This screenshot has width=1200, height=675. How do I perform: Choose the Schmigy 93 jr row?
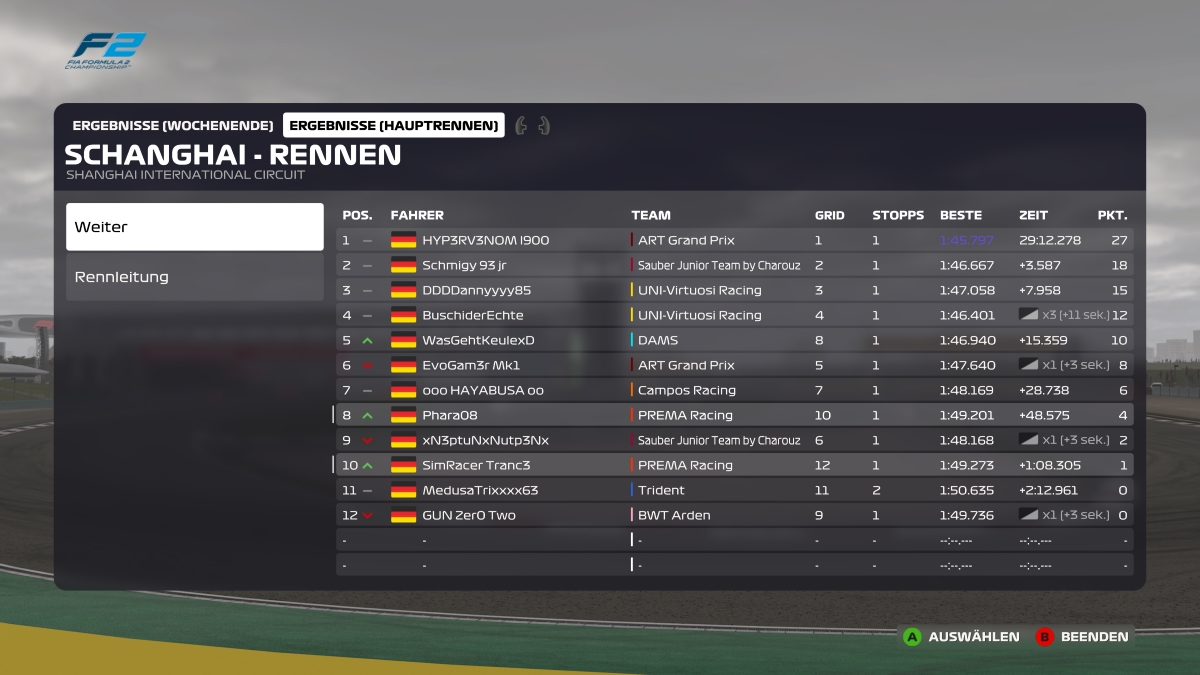coord(464,265)
